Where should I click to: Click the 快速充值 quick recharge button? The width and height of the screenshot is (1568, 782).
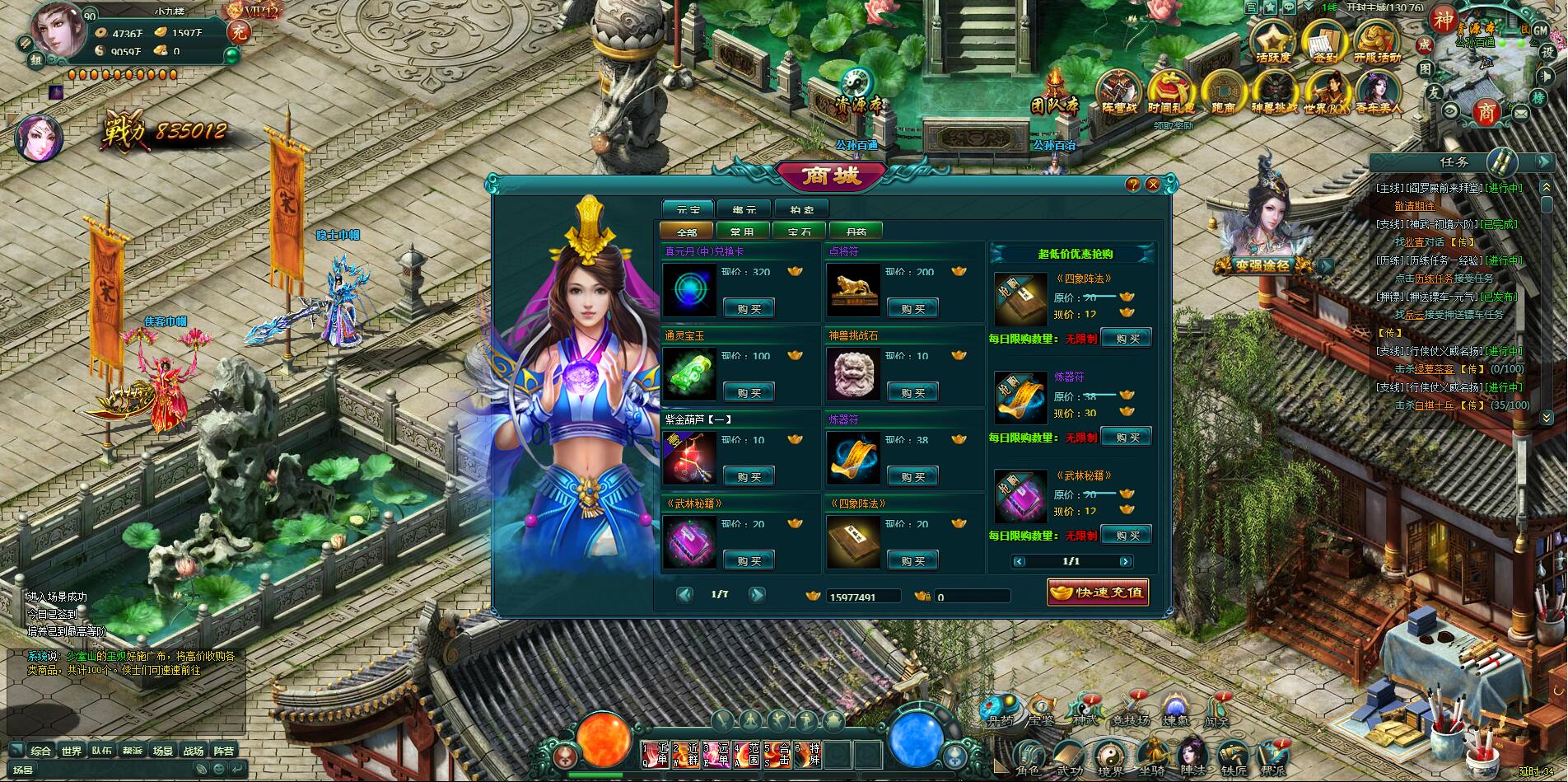[x=1098, y=592]
